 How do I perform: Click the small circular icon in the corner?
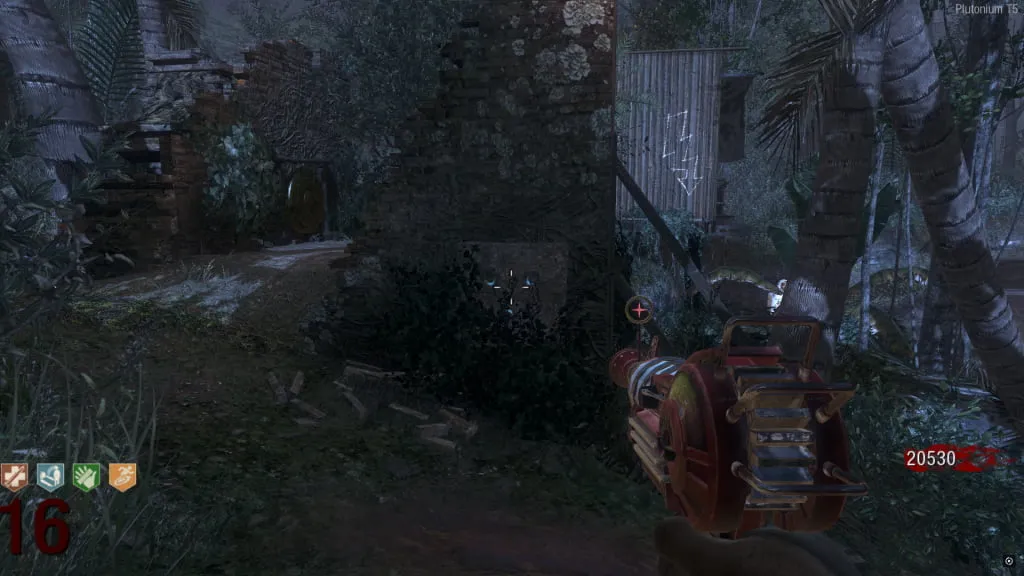[1008, 561]
